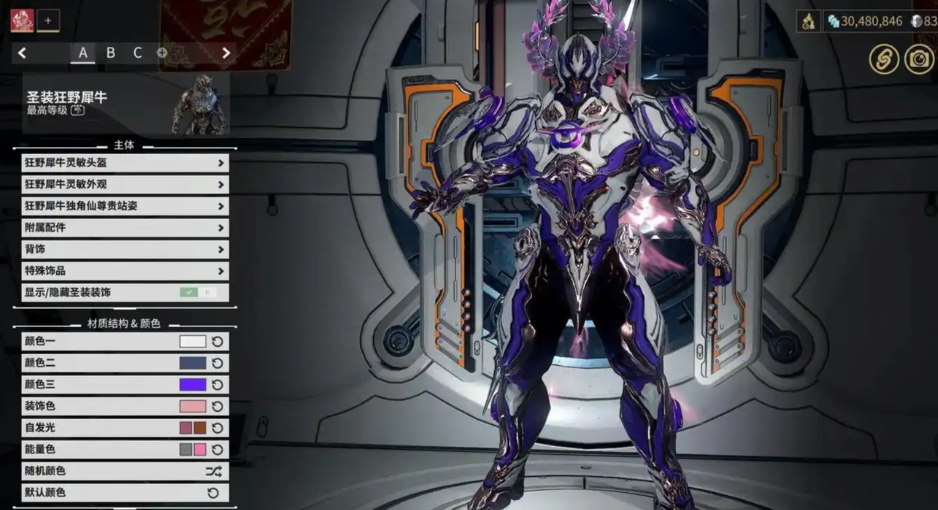Pick the 颜色二 dark blue swatch
The height and width of the screenshot is (510, 938).
192,363
